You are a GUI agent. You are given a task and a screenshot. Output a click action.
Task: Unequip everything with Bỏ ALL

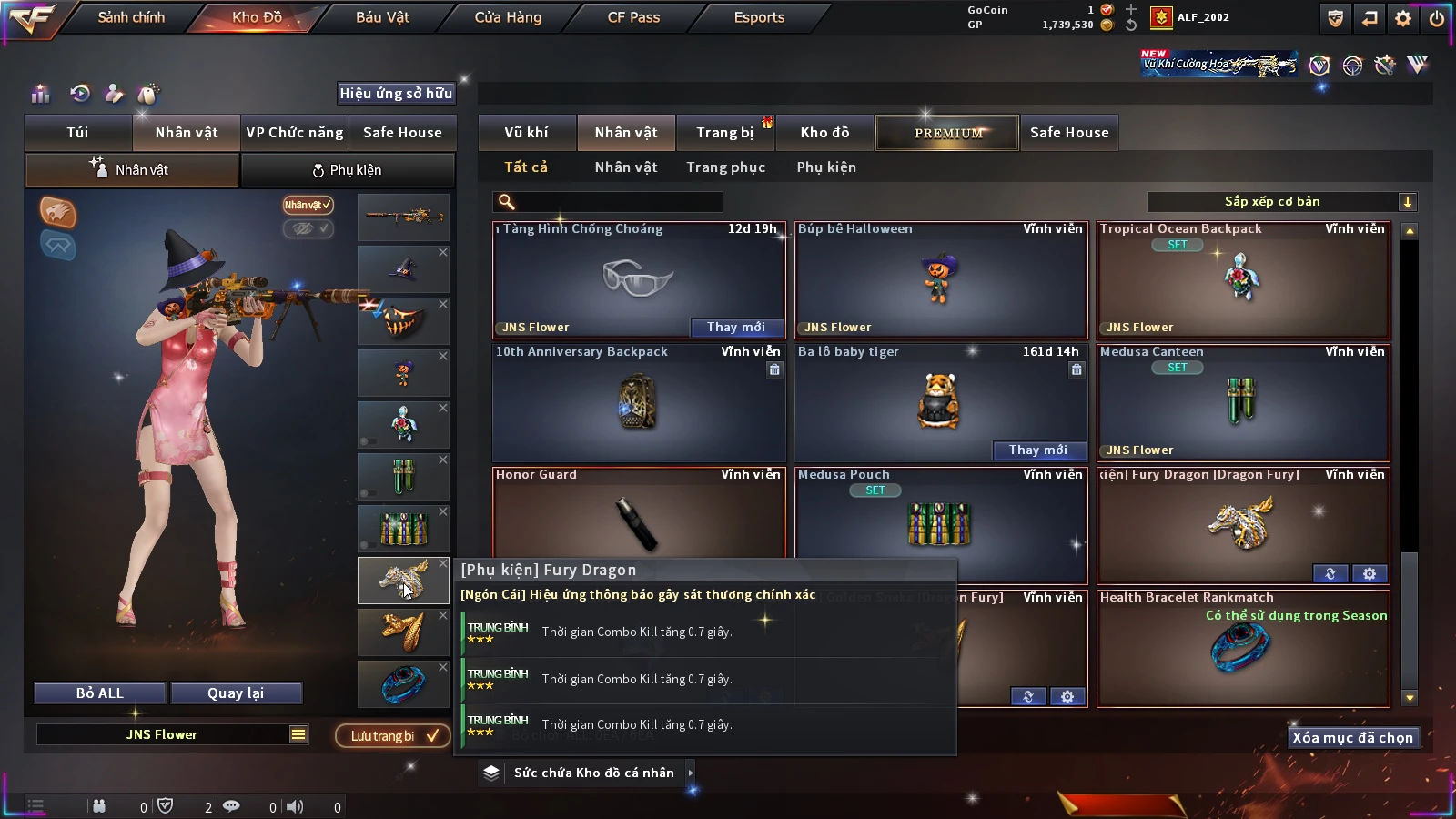[x=100, y=693]
